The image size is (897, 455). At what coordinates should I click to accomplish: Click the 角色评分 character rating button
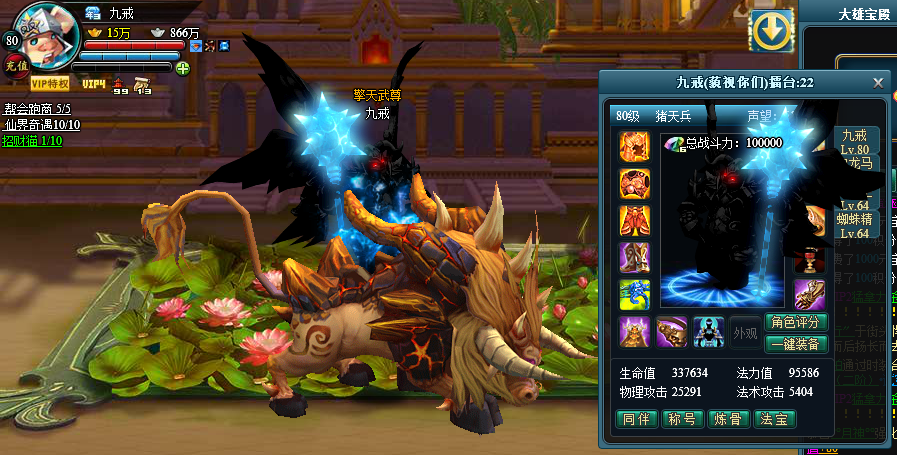click(796, 322)
